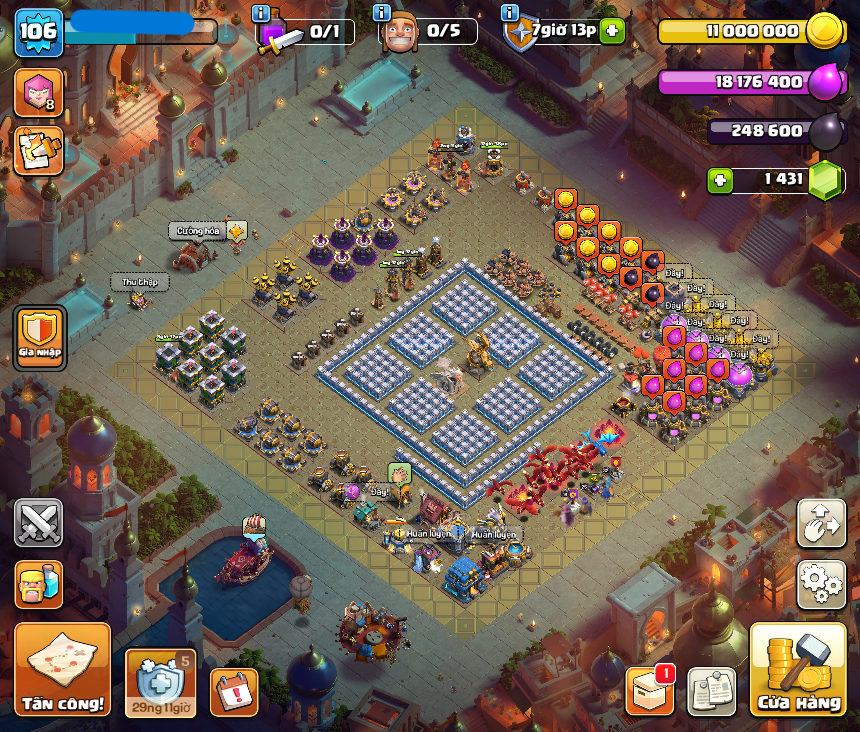Add more shield time with plus
The height and width of the screenshot is (732, 860).
[x=612, y=31]
